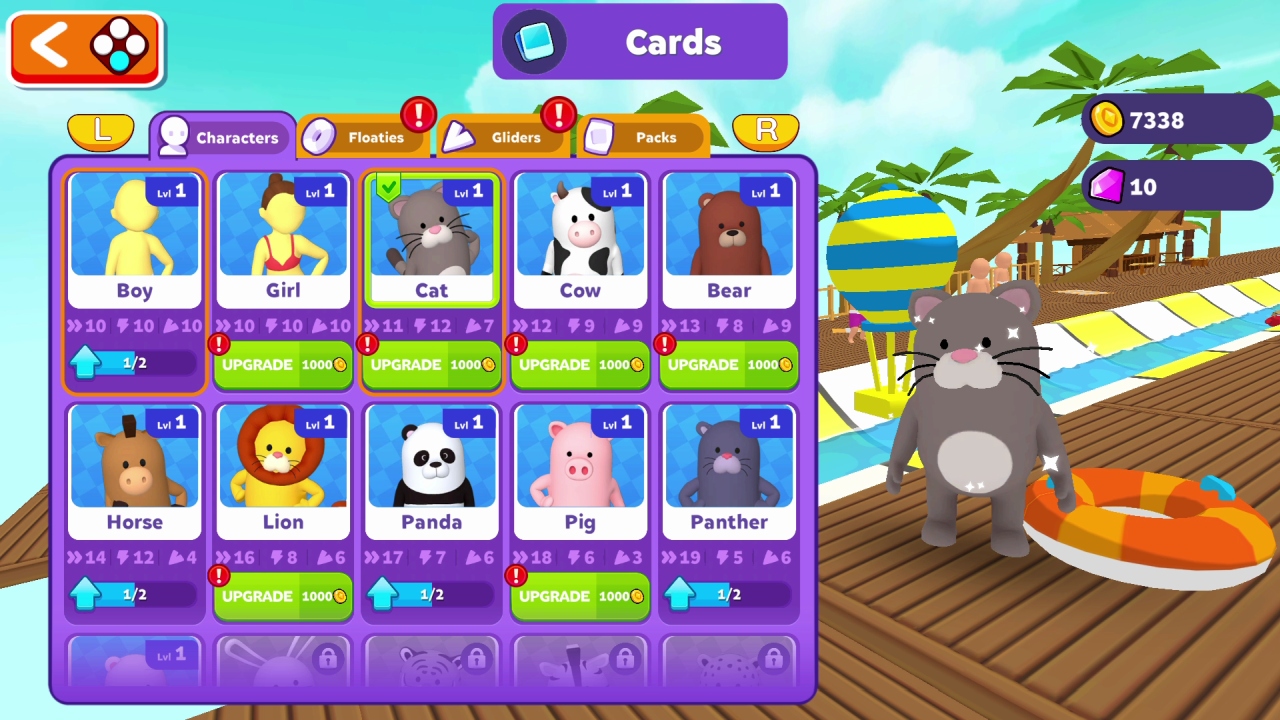Click the 1/2 progress bar on Horse
This screenshot has width=1280, height=720.
(134, 594)
